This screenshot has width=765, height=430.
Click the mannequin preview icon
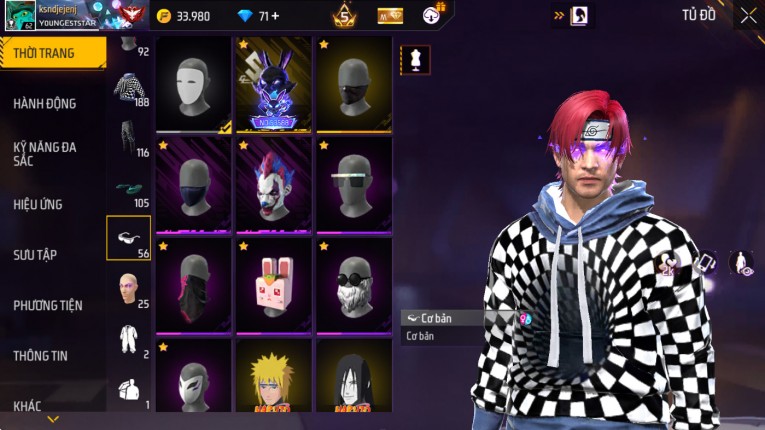(x=415, y=60)
